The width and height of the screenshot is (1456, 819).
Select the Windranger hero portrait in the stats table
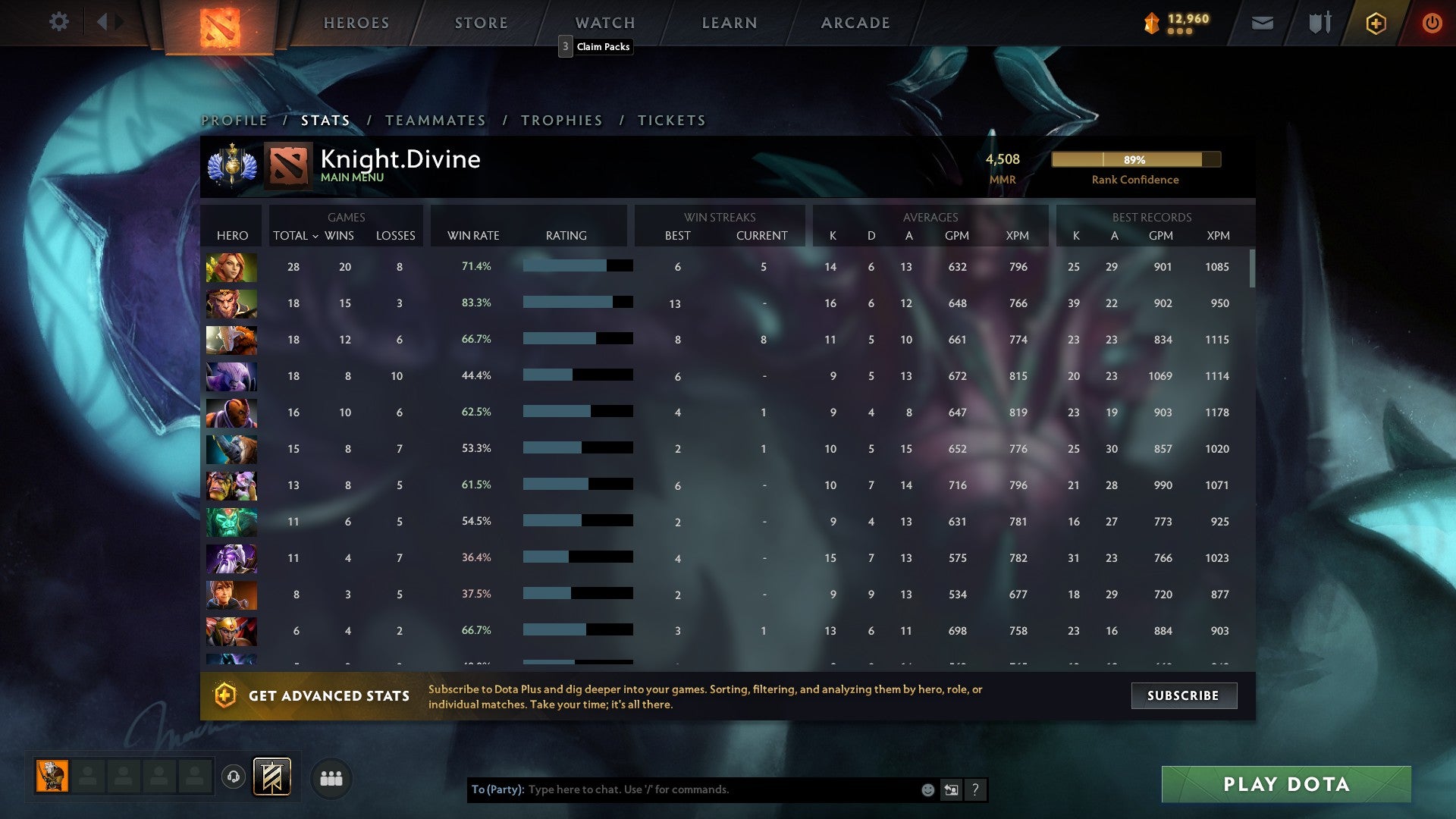click(231, 267)
